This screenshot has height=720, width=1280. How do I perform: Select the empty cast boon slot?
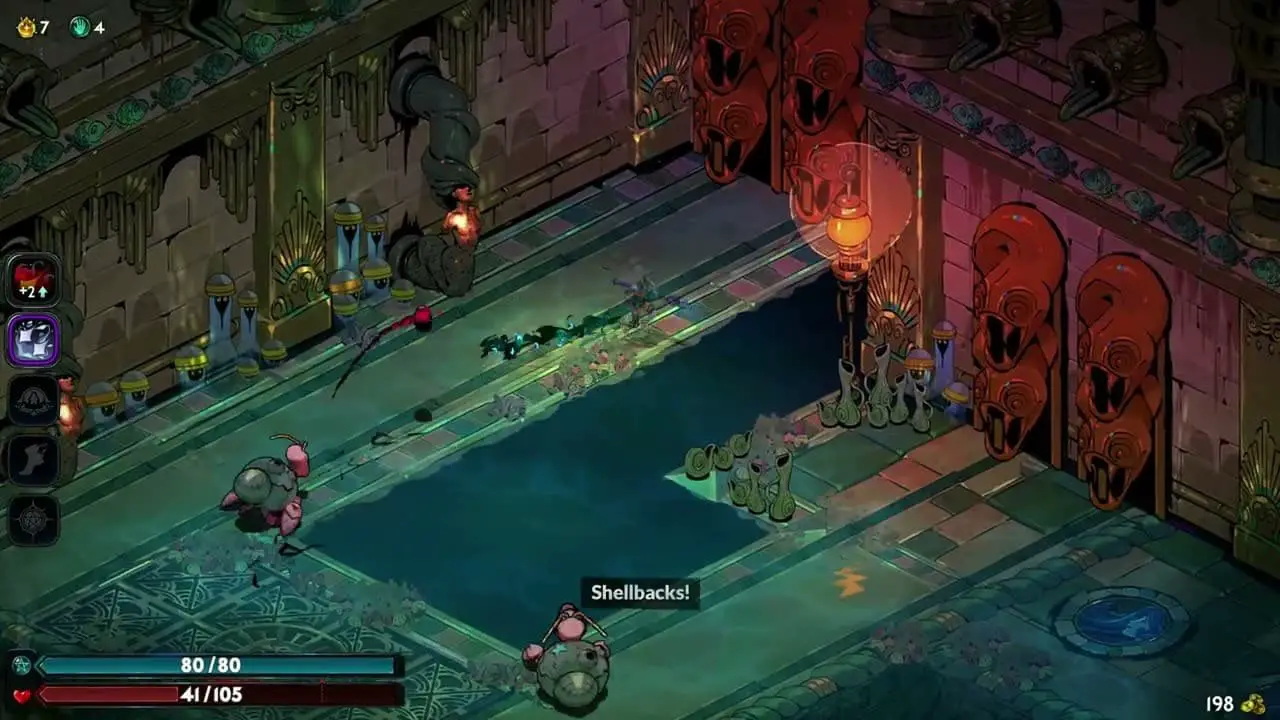click(34, 400)
